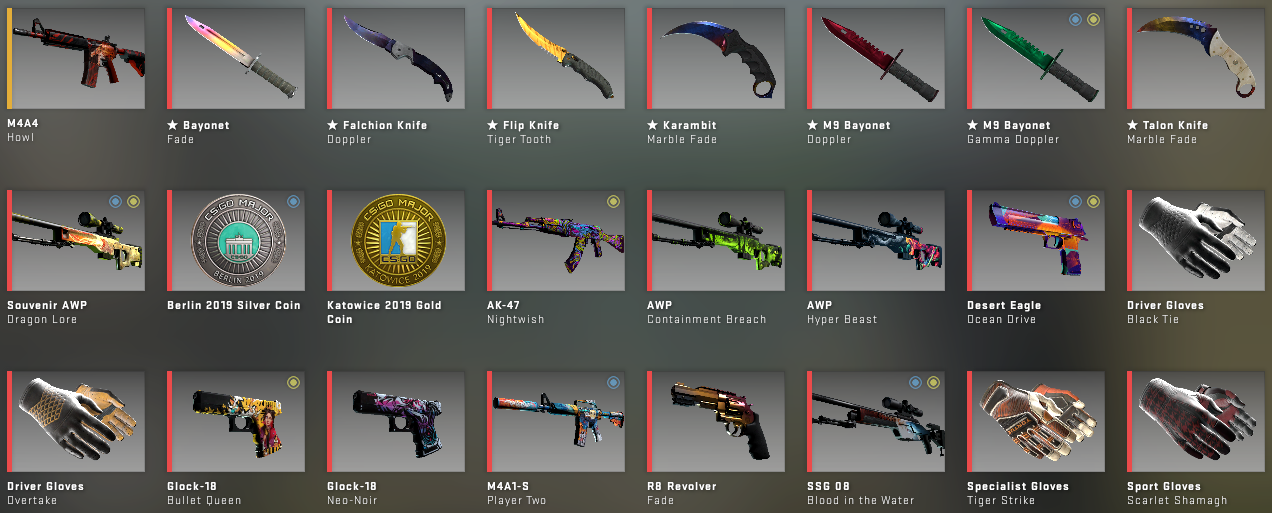Select the M9 Bayonet Gamma Doppler
Viewport: 1272px width, 513px height.
tap(1036, 58)
